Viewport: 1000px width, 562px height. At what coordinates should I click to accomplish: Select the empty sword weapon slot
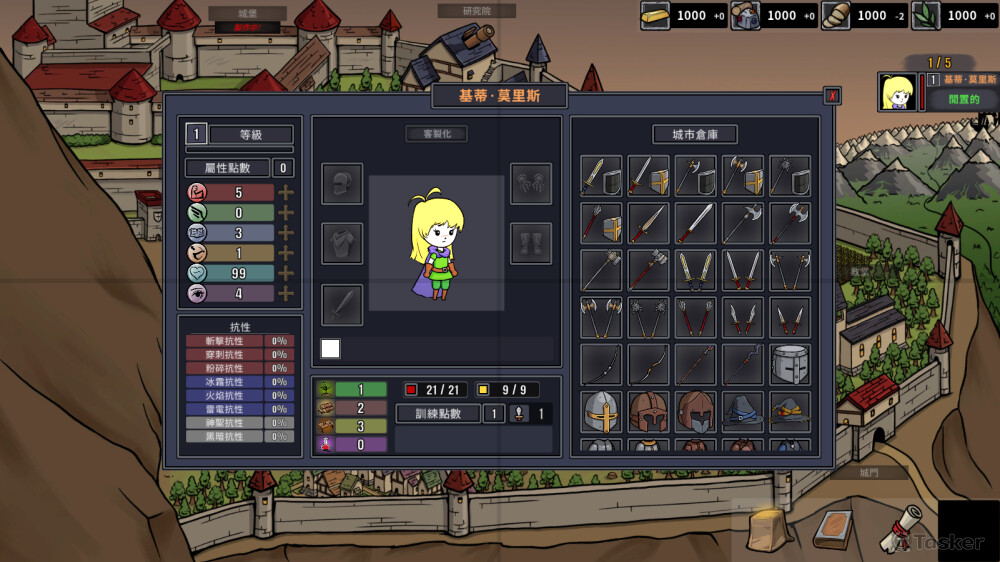(x=342, y=304)
